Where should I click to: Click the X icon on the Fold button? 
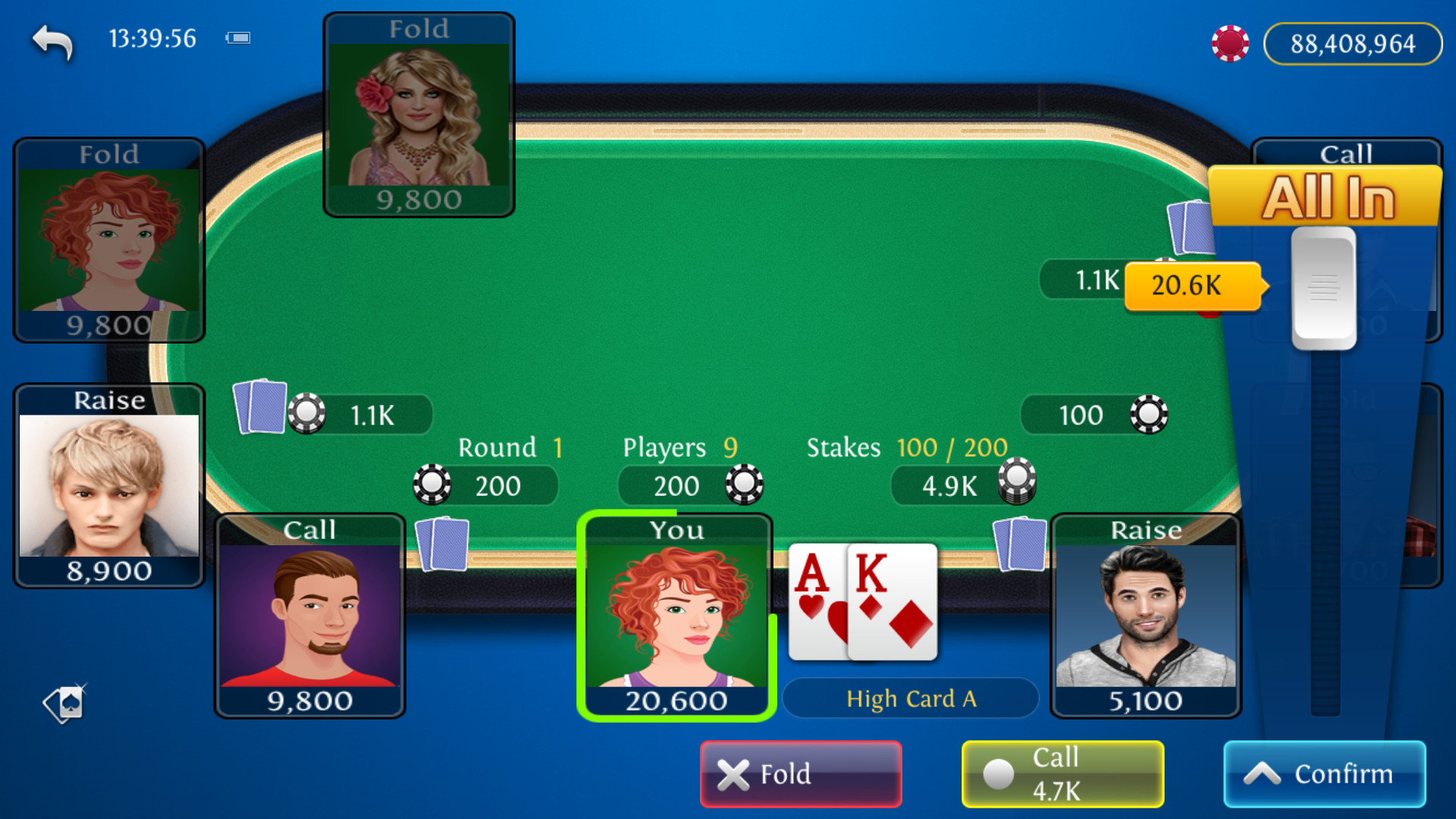click(733, 774)
